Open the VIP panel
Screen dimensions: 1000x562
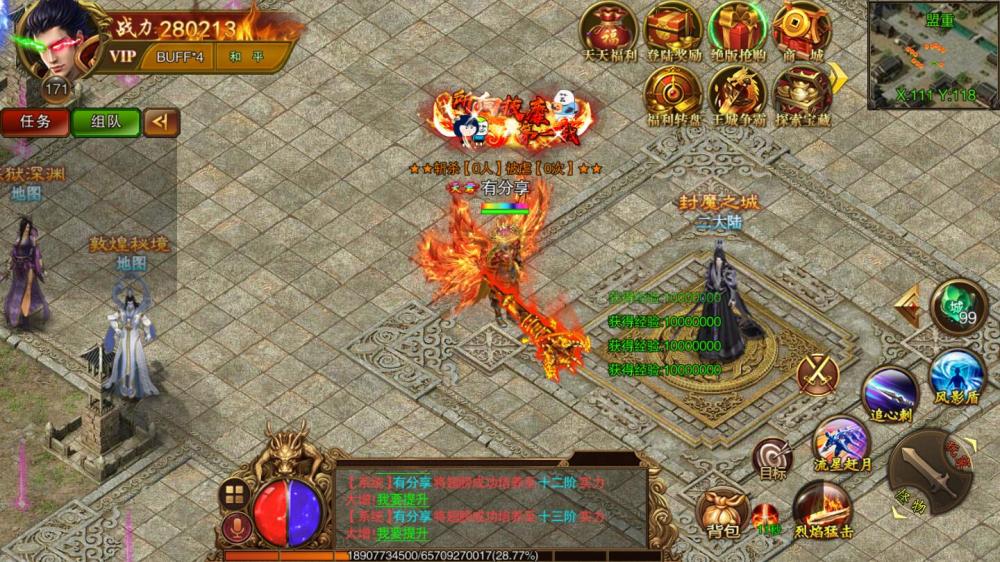click(123, 56)
